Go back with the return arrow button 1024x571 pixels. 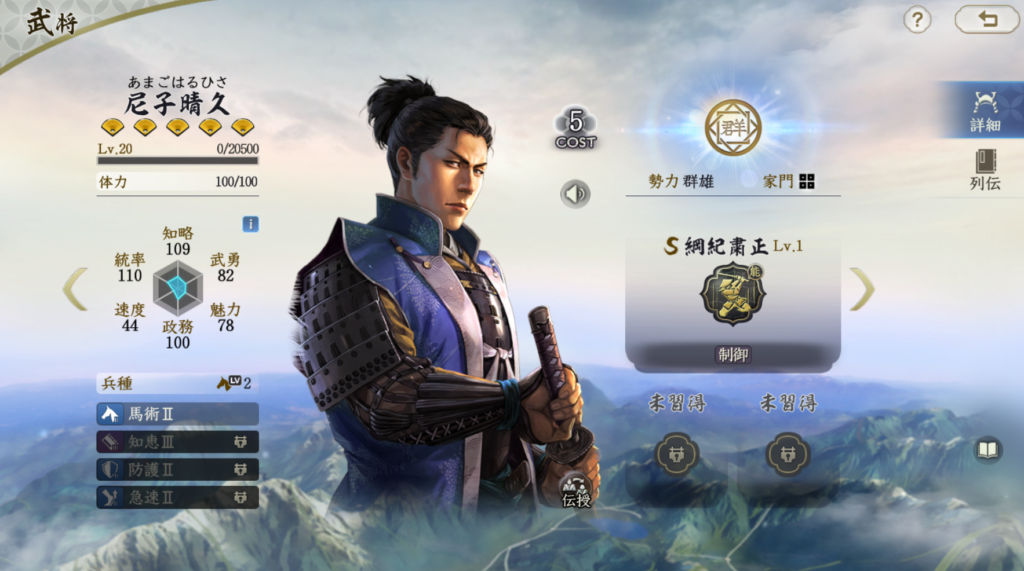click(986, 19)
